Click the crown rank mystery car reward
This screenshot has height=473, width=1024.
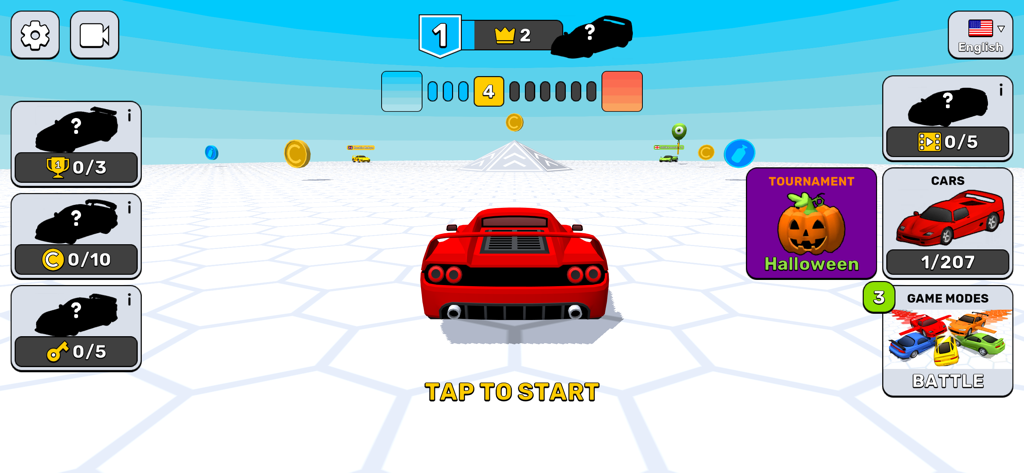(591, 36)
